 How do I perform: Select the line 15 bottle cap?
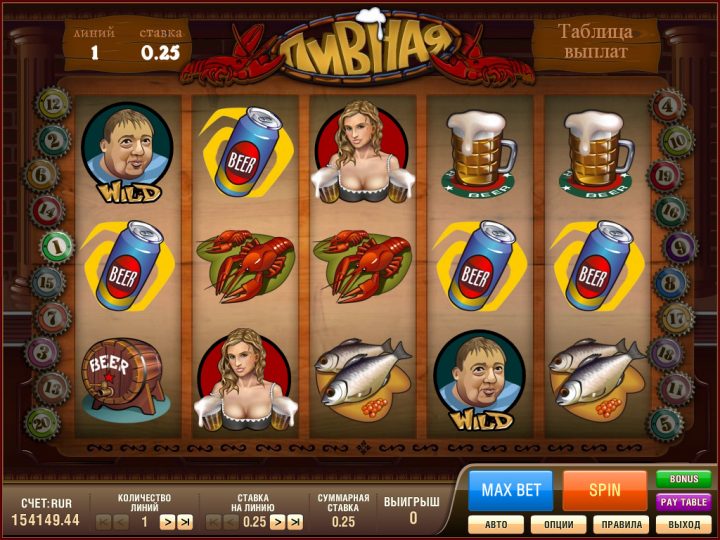(x=46, y=282)
